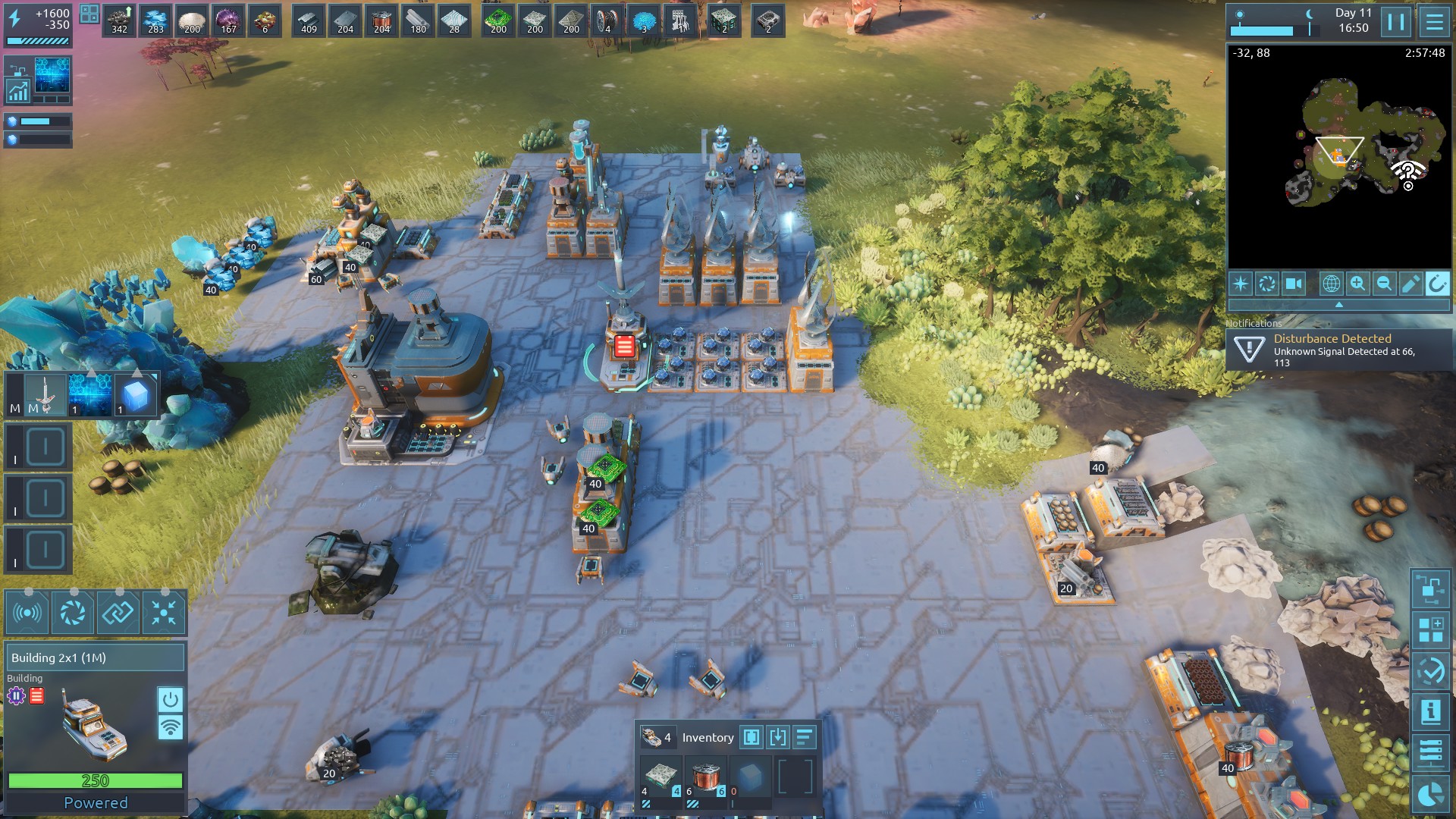This screenshot has height=819, width=1456.
Task: Collapse the minimap panel with the arrow bar
Action: [x=1338, y=305]
